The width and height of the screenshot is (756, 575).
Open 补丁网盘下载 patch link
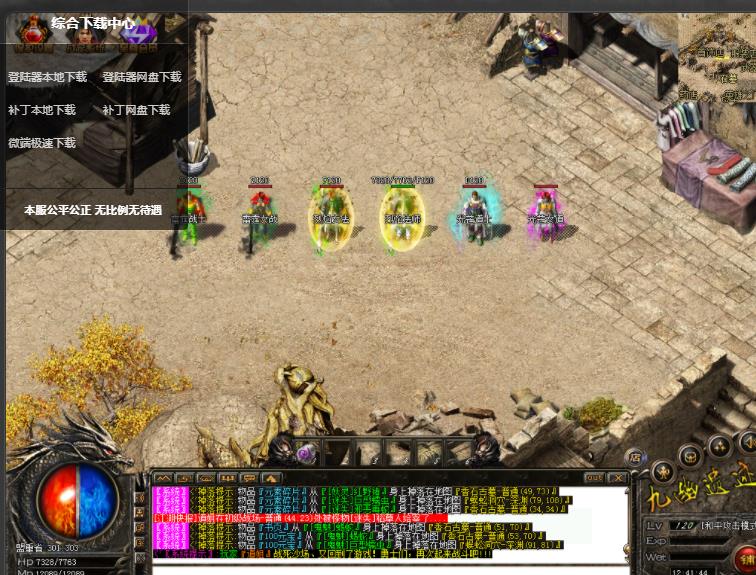(136, 110)
